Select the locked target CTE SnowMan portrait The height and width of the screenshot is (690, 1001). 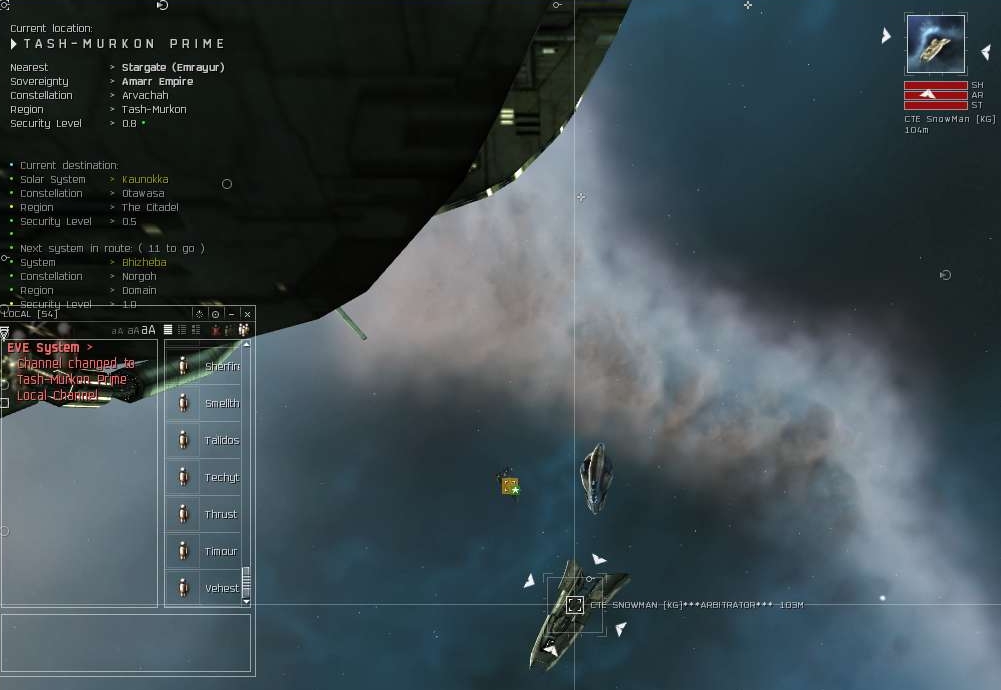click(935, 44)
